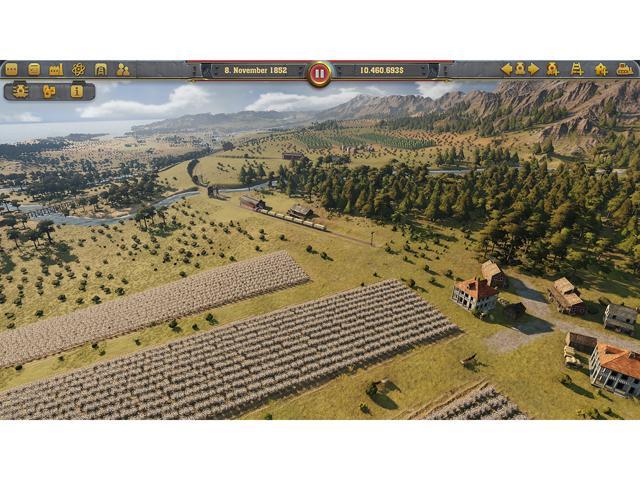The width and height of the screenshot is (640, 480).
Task: Click the middle icon in lower-left panel
Action: tap(49, 91)
